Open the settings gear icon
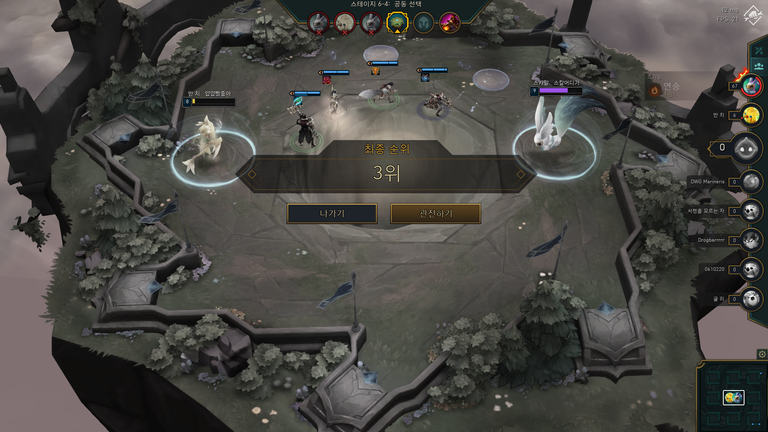 tap(762, 353)
